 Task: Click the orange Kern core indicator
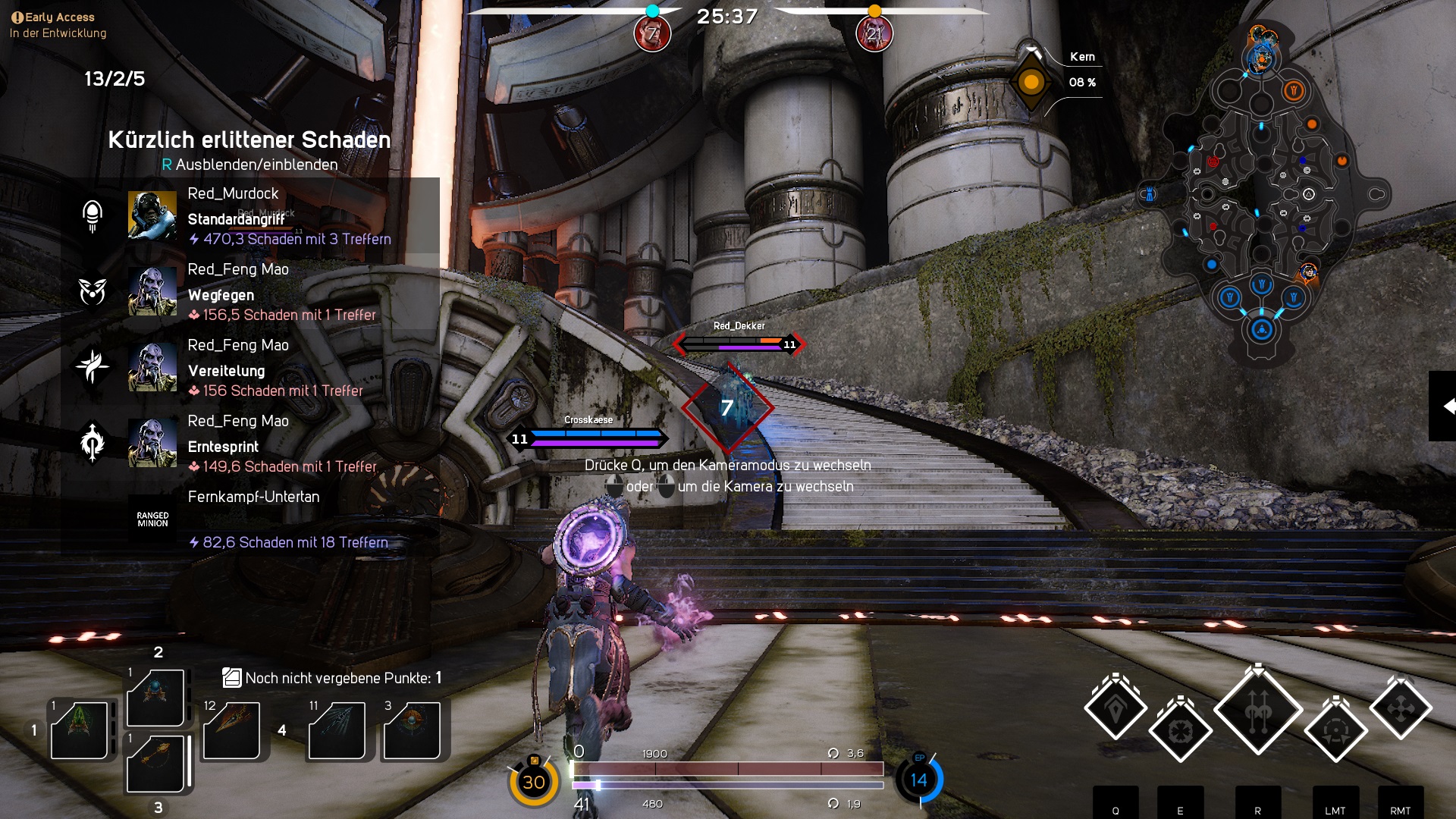[x=1031, y=82]
